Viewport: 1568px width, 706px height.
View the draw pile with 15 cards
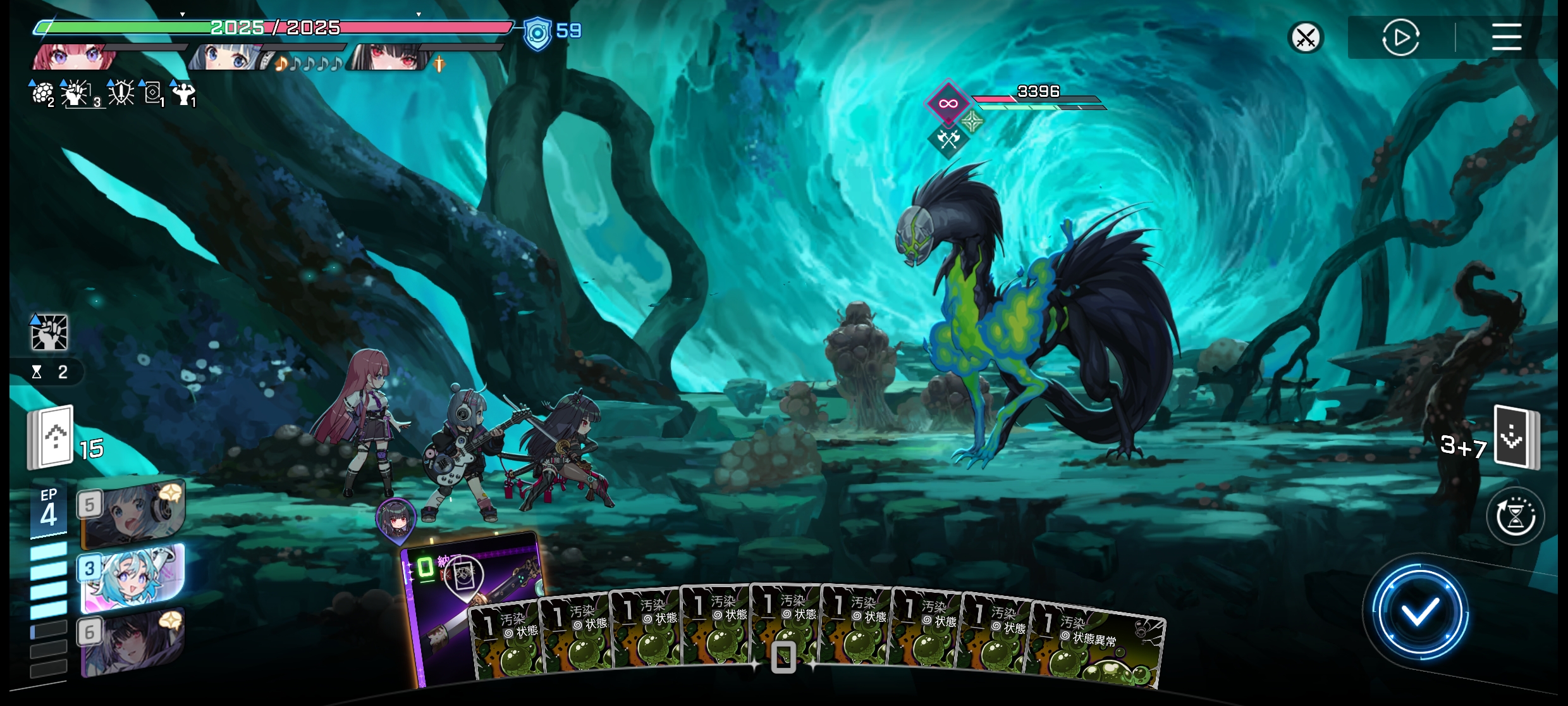pos(52,438)
